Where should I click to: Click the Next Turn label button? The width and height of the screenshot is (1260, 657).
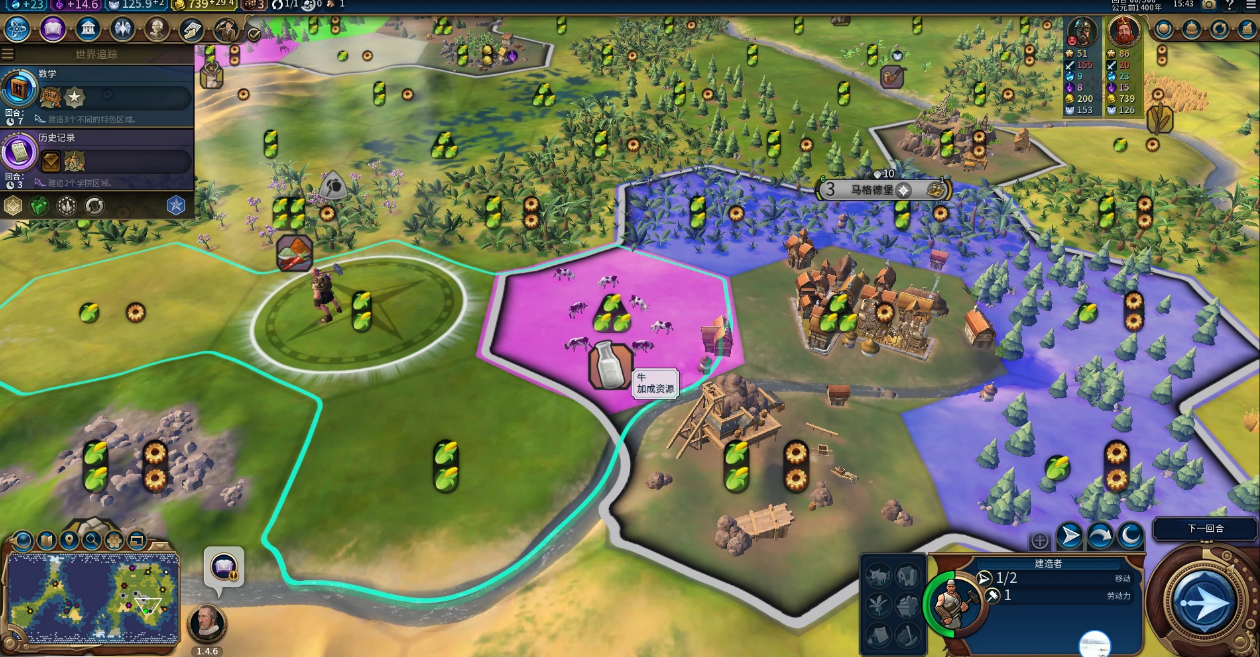1205,528
